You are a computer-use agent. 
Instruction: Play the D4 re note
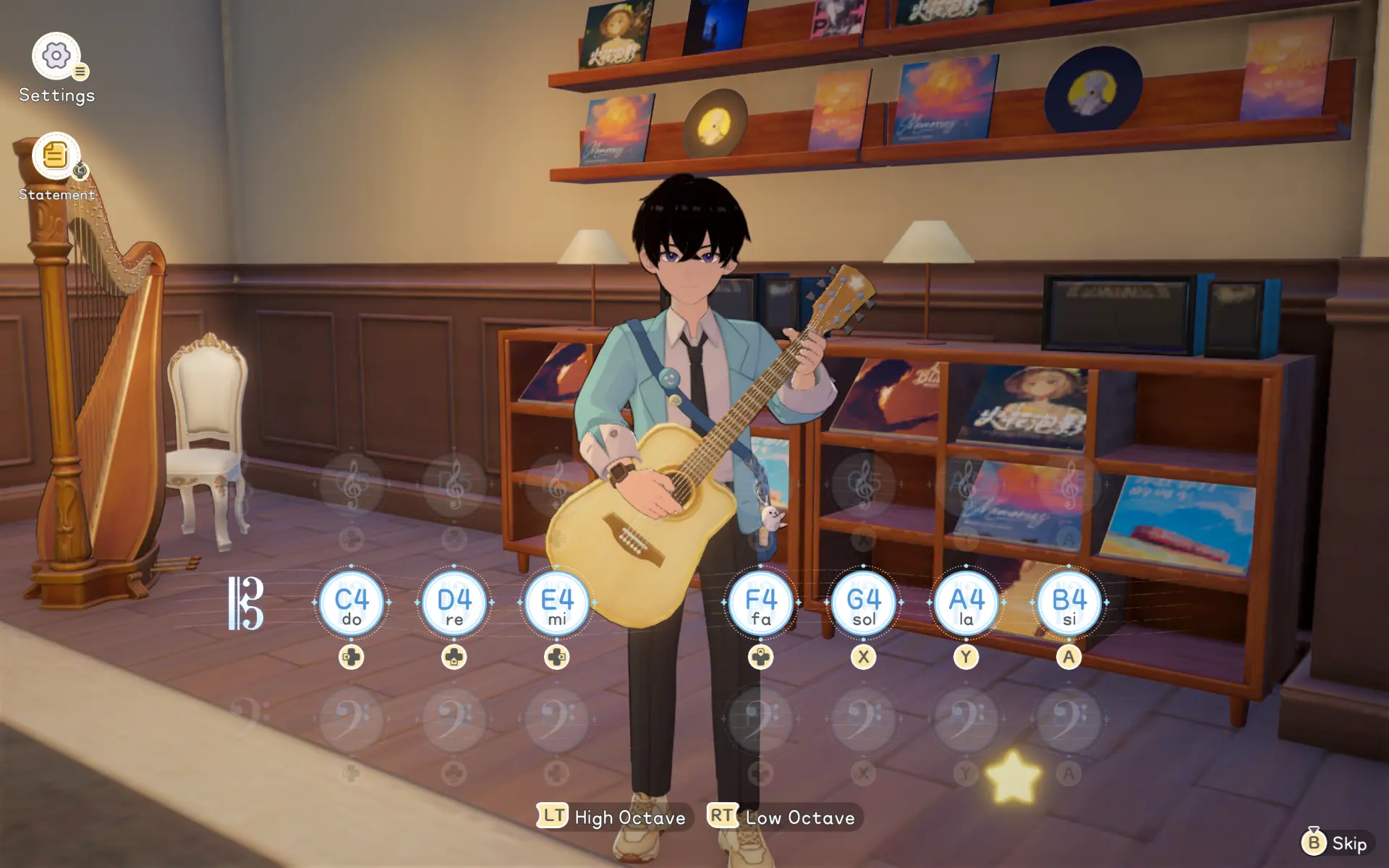(454, 603)
